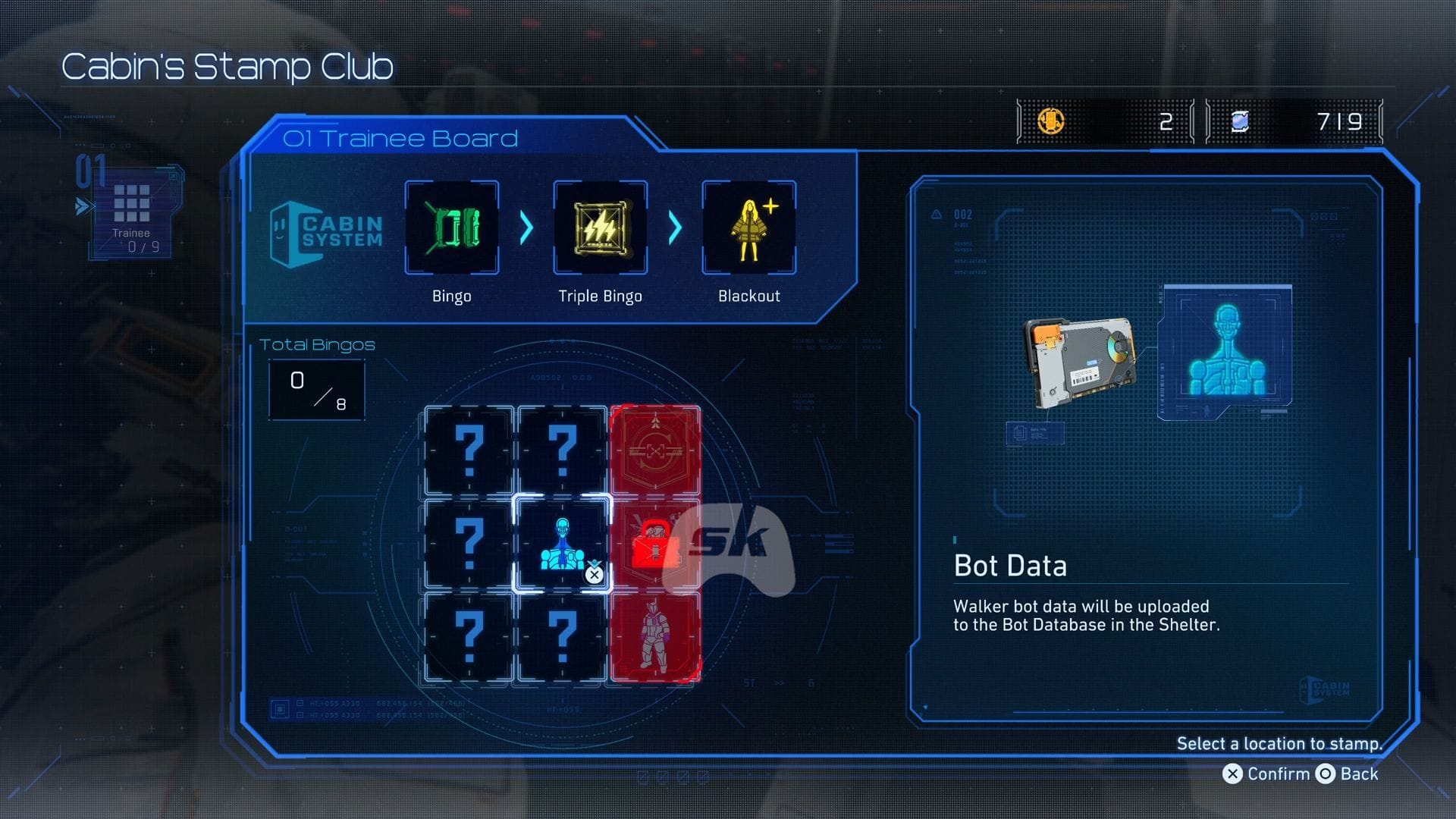Switch to the 01 Trainee Board tab
This screenshot has width=1456, height=819.
[400, 138]
